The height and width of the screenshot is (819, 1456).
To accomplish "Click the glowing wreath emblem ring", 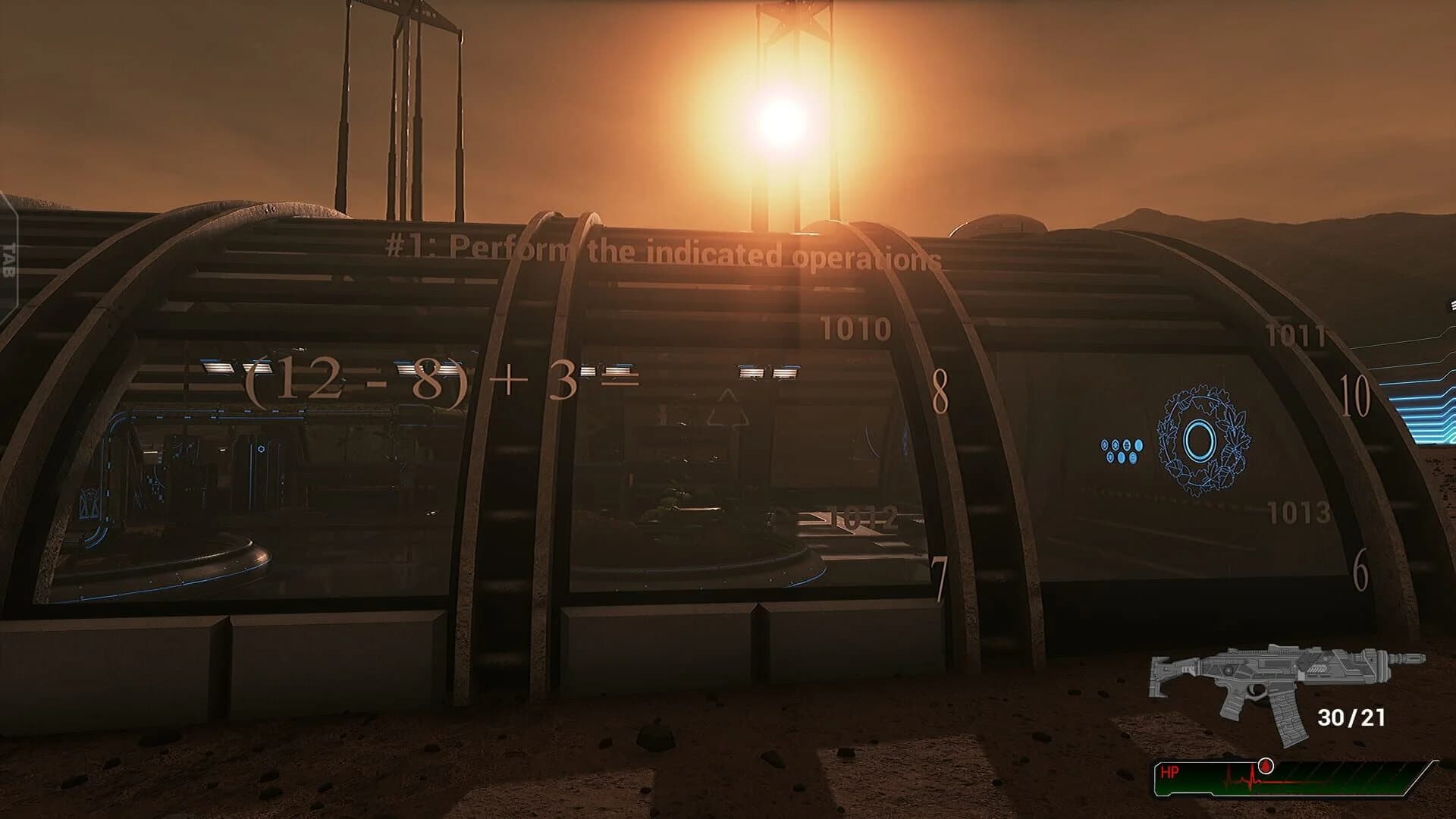I will (x=1199, y=440).
